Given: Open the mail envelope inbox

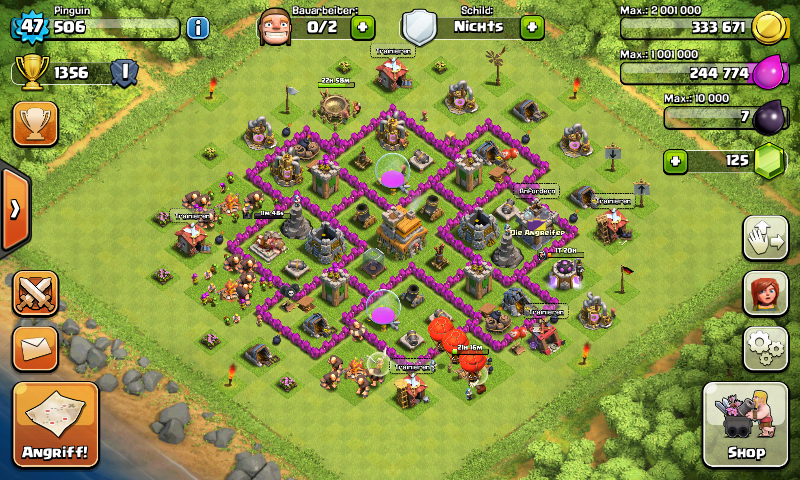Looking at the screenshot, I should [35, 348].
